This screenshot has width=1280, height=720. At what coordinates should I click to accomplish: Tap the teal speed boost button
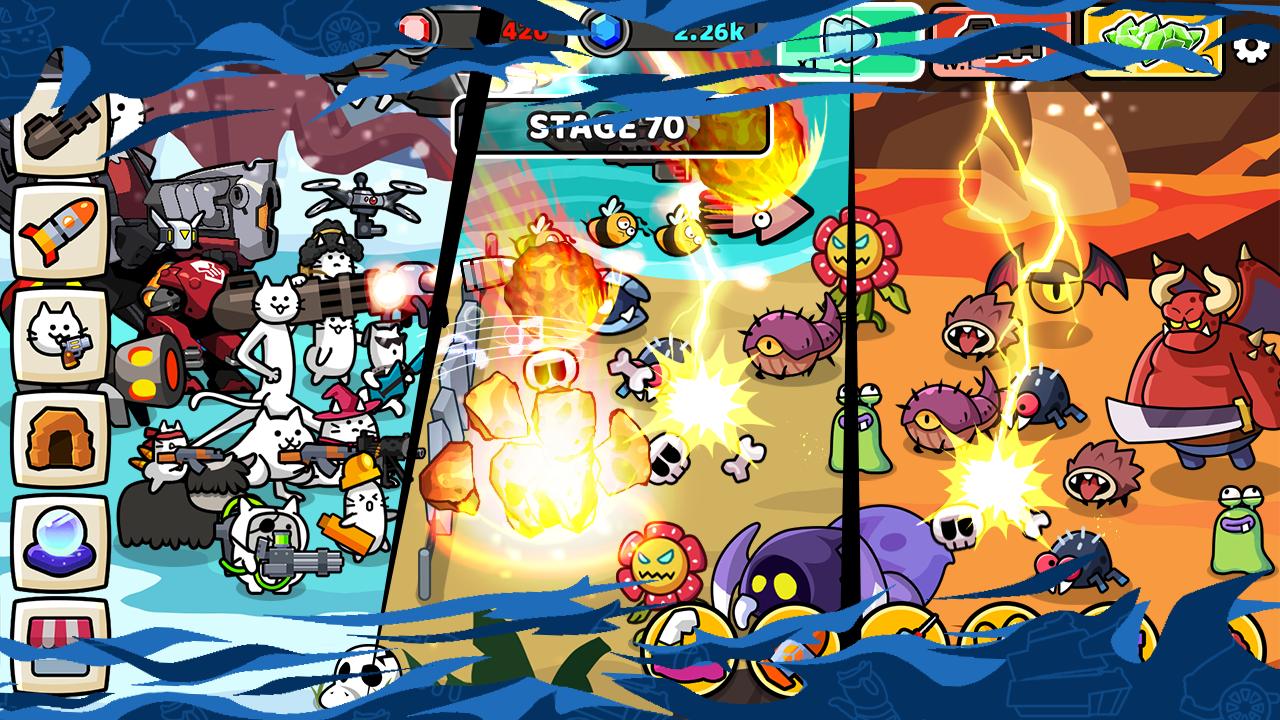pos(850,41)
